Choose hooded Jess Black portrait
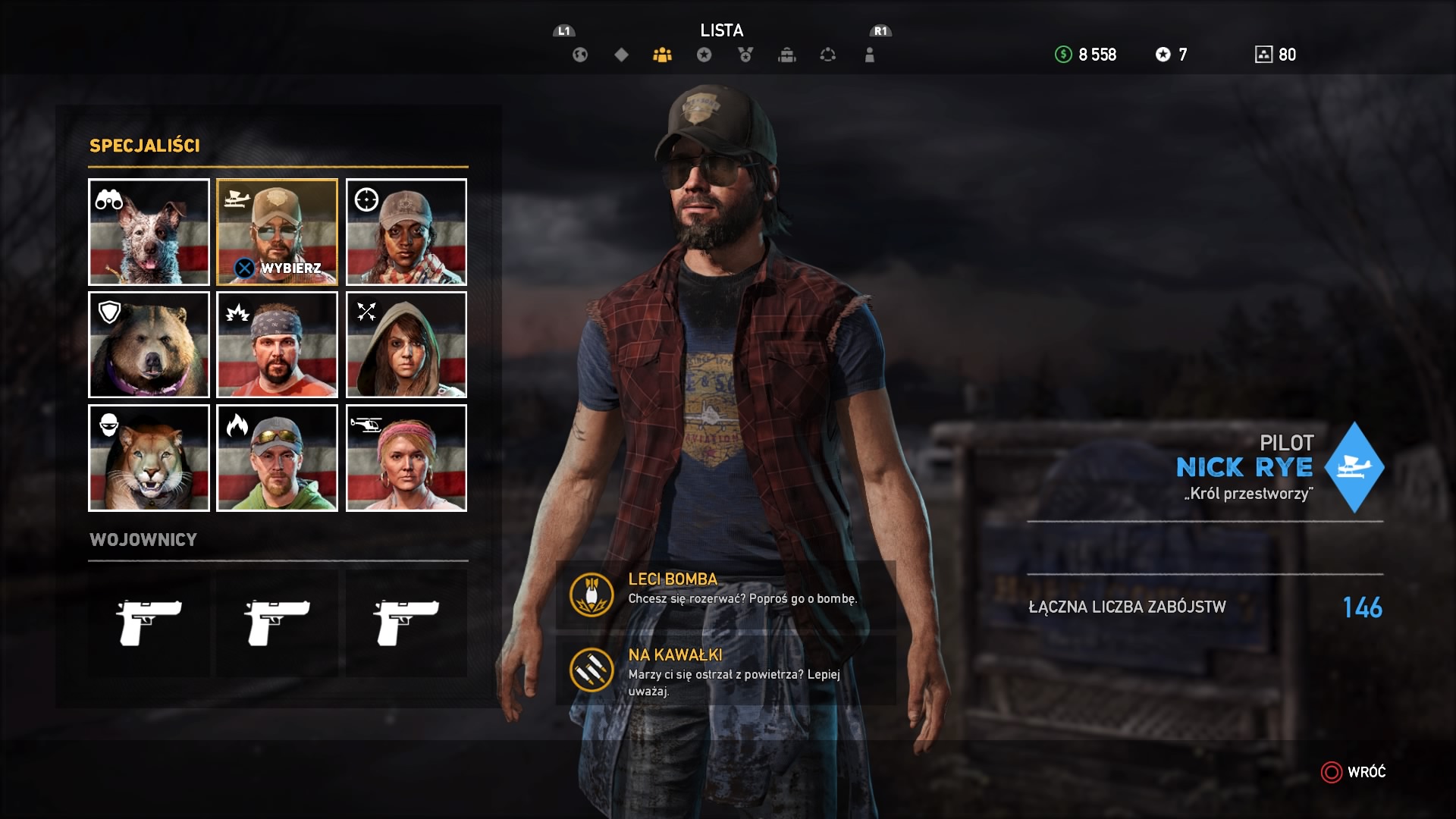Image resolution: width=1456 pixels, height=819 pixels. tap(406, 345)
